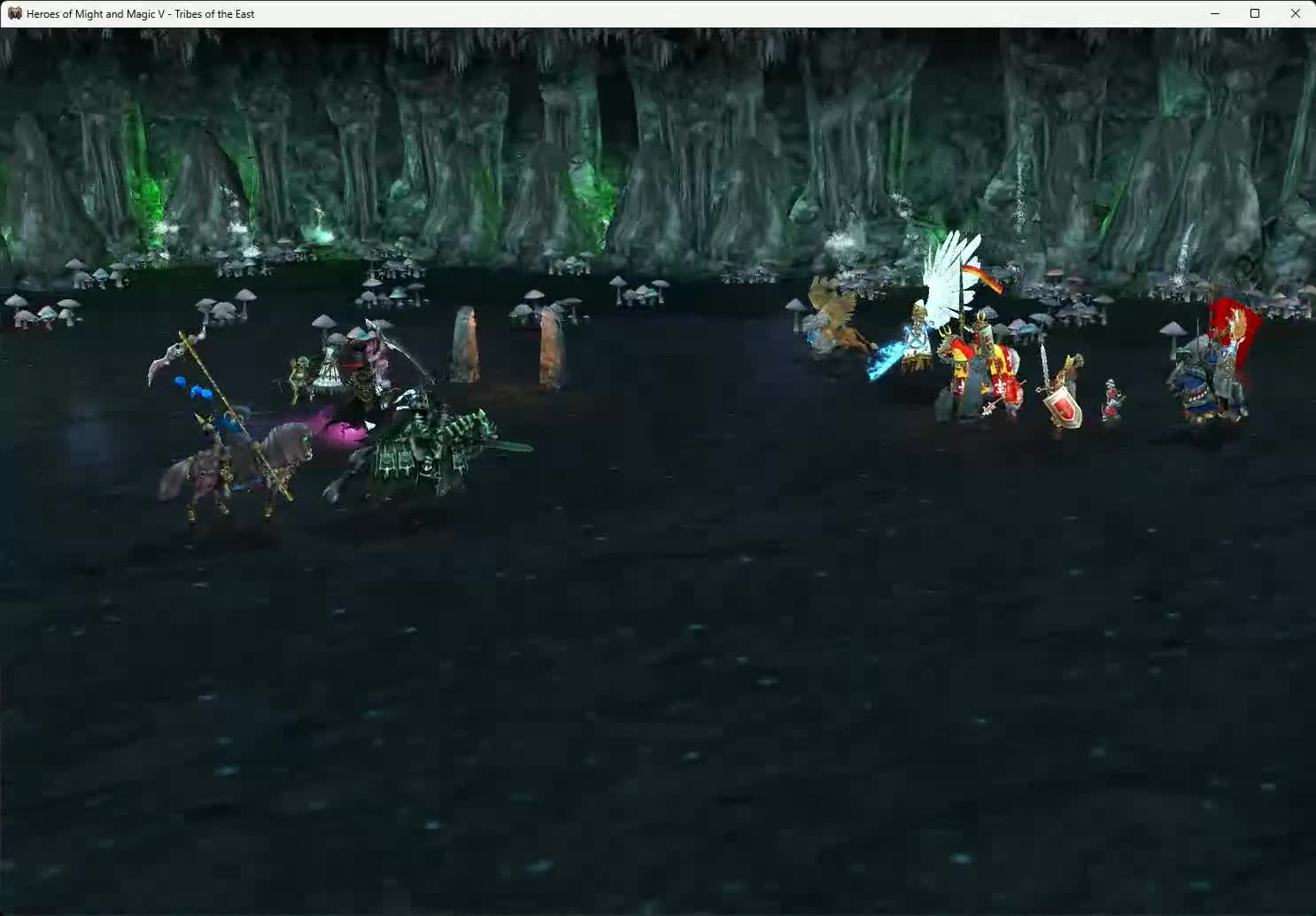Screen dimensions: 1316x916
Task: Click the skeleton archer near the mushrooms
Action: click(297, 372)
